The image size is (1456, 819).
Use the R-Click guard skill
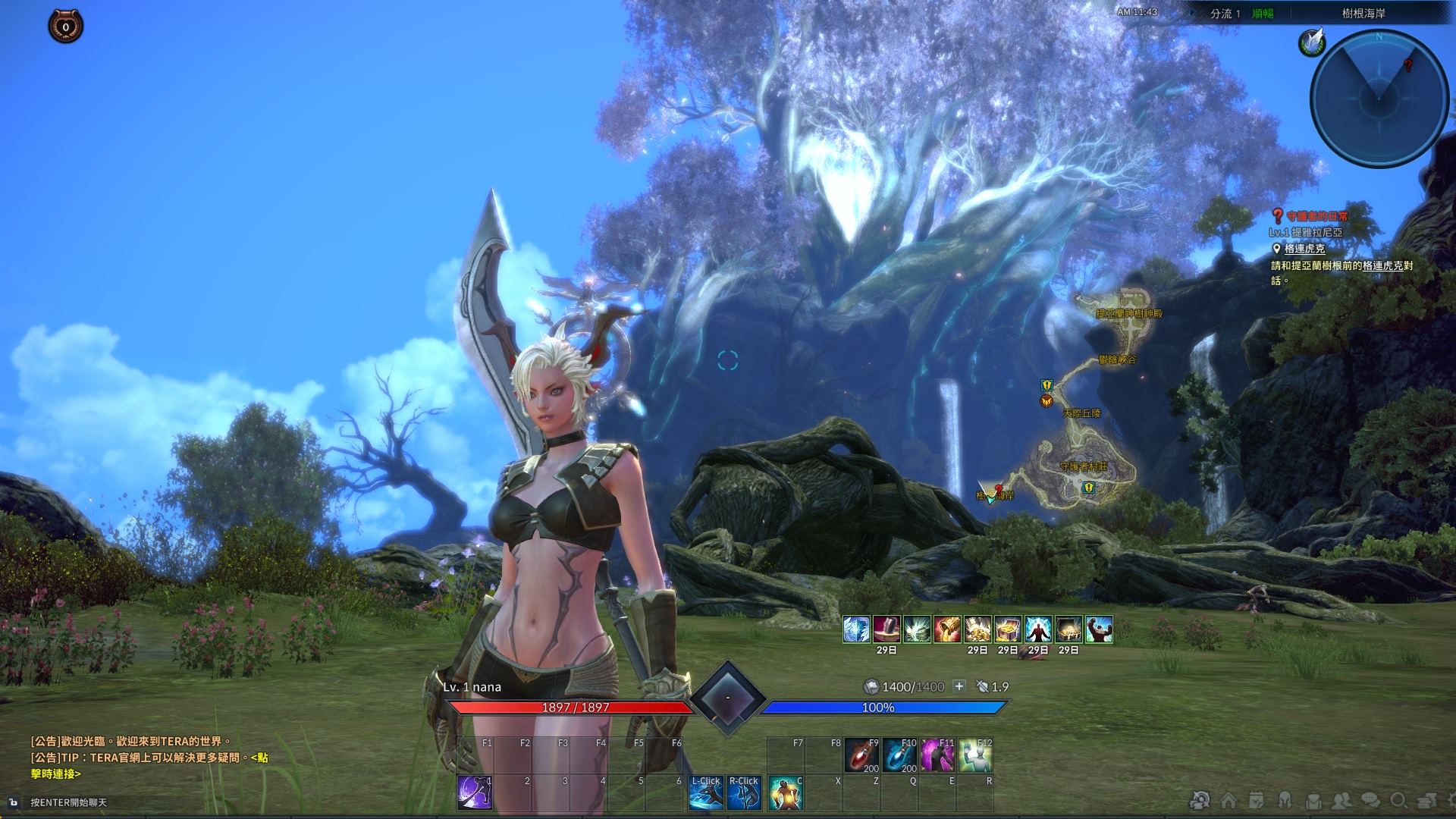click(x=743, y=792)
